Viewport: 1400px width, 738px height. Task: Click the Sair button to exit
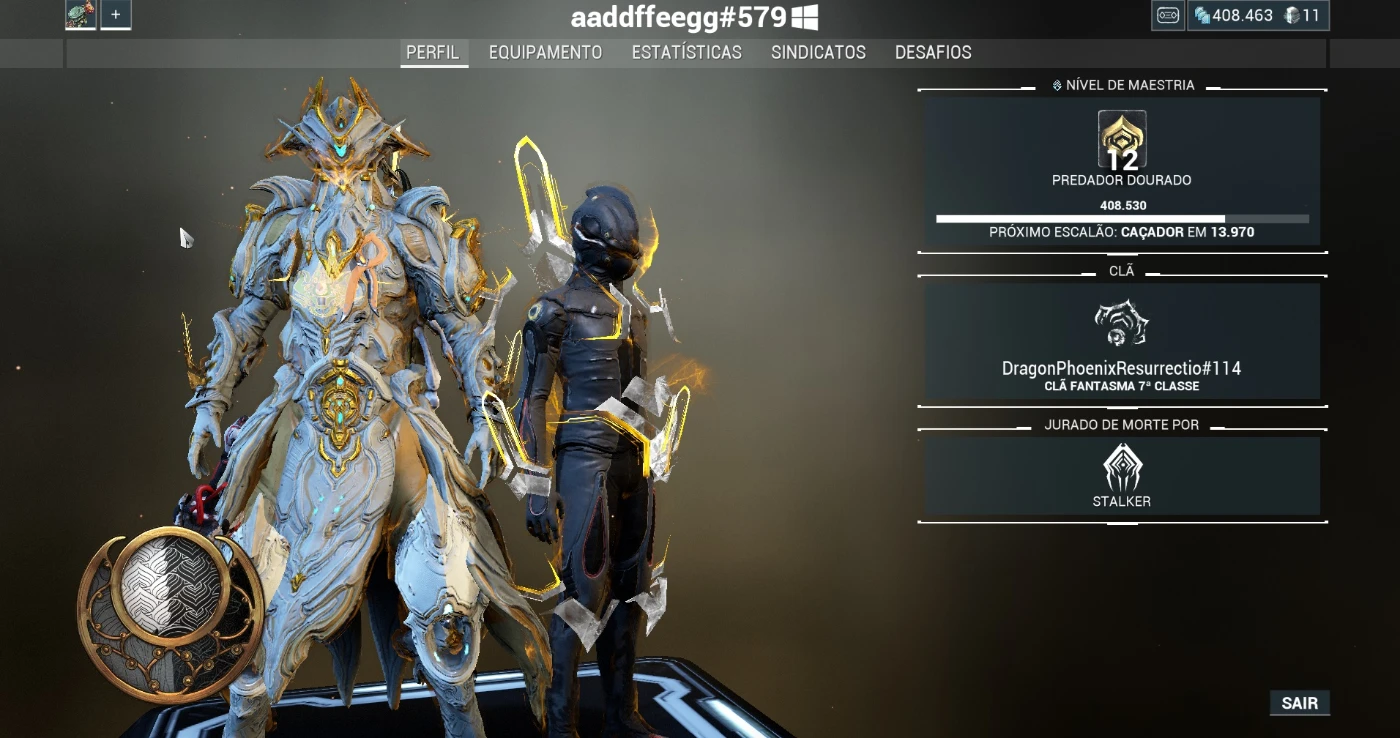coord(1299,703)
